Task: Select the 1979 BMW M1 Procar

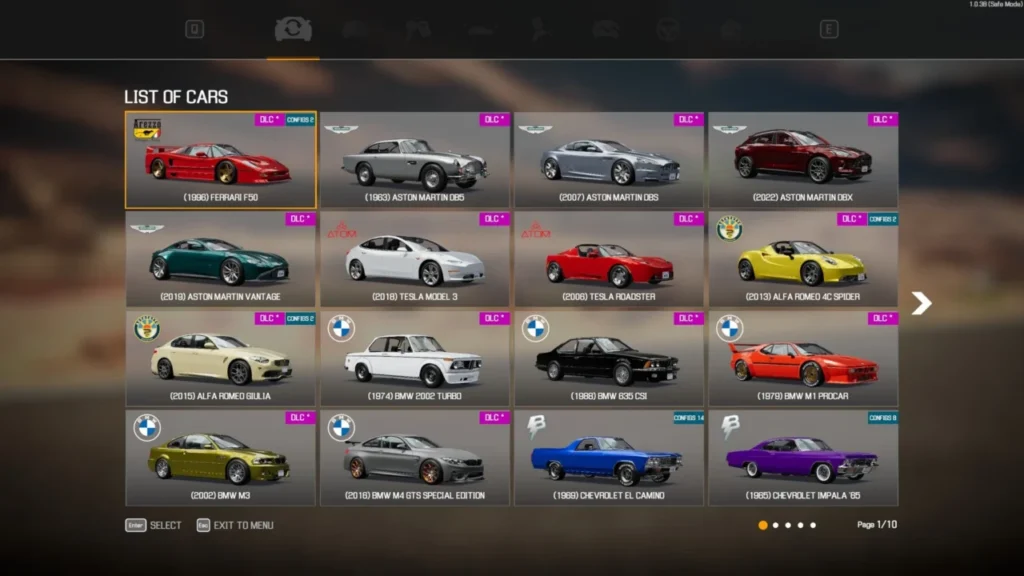Action: 803,358
